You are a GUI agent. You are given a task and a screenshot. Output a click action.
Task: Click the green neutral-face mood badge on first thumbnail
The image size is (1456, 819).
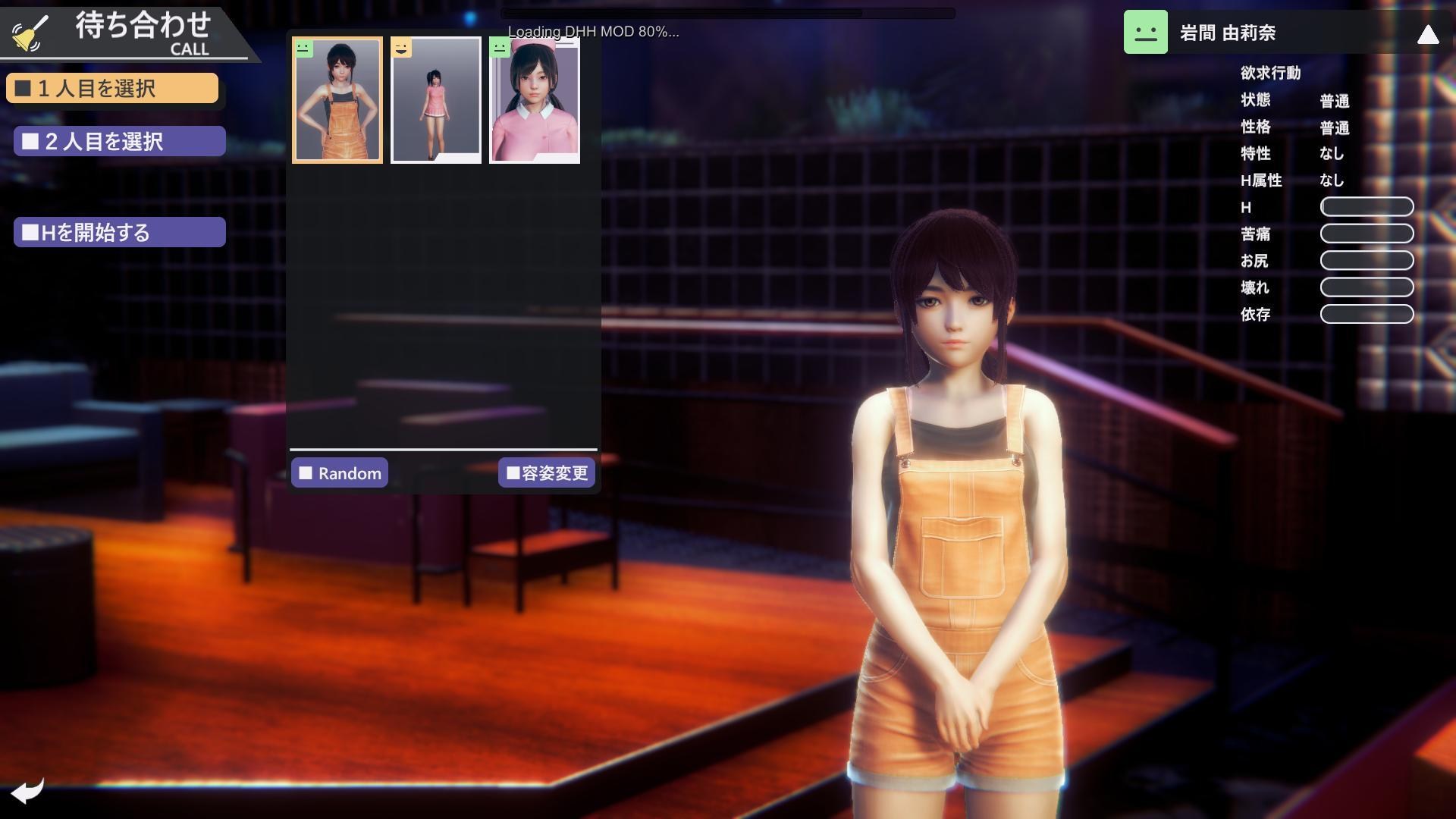click(x=303, y=49)
